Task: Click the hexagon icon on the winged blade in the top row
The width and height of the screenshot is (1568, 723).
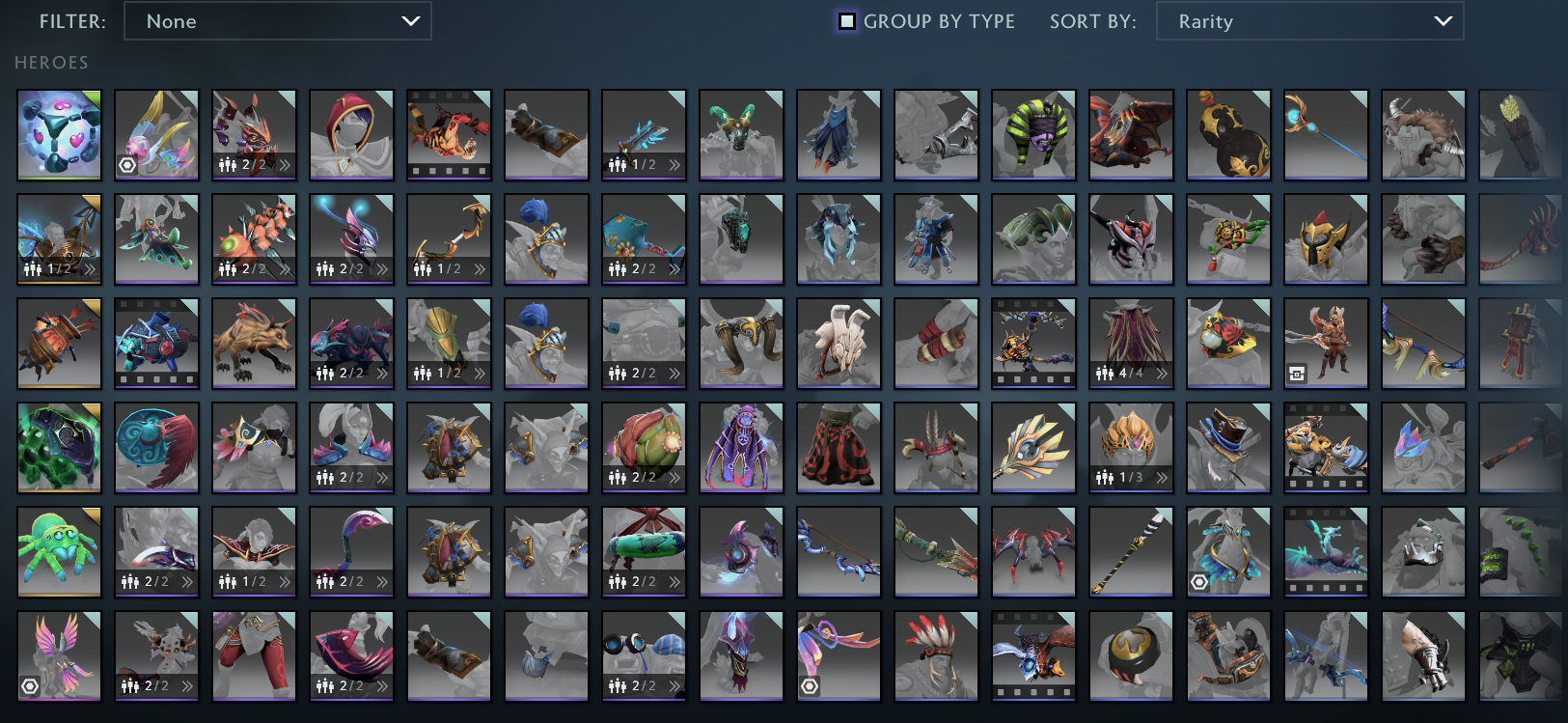Action: 128,164
